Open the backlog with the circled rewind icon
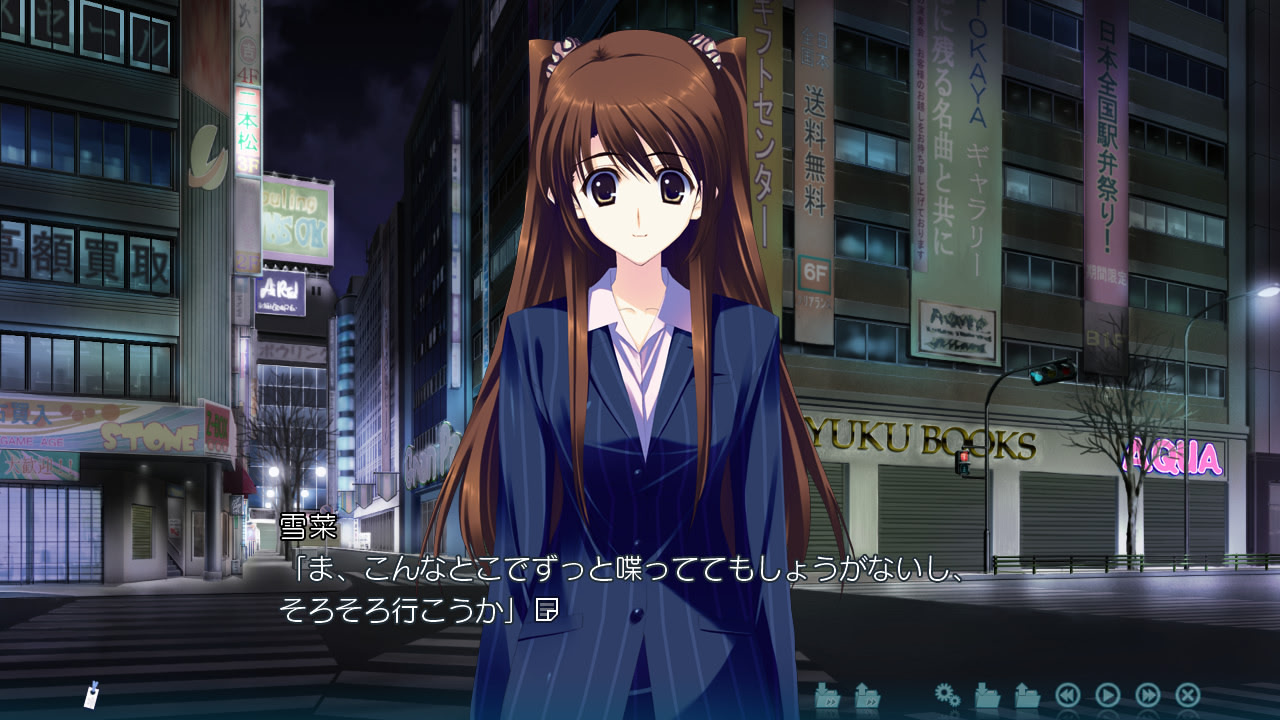 point(1068,694)
